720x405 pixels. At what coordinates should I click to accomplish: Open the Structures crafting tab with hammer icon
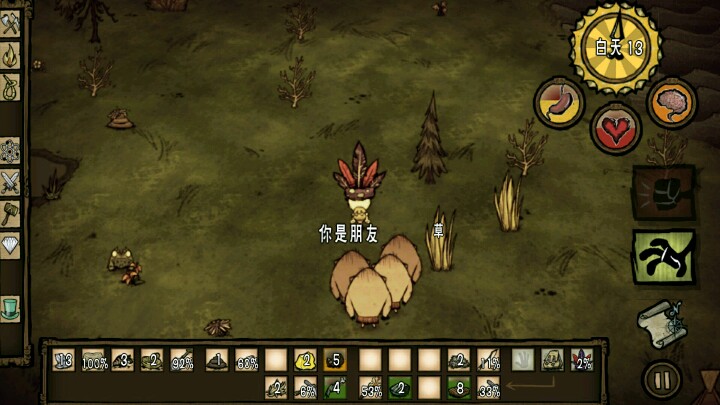(11, 212)
